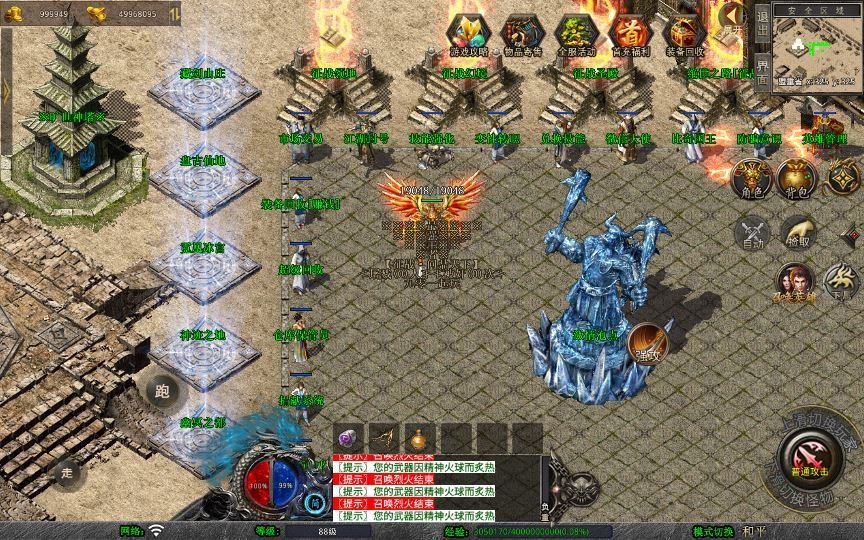Open the 装备回收 equipment recycling chest

tap(684, 35)
